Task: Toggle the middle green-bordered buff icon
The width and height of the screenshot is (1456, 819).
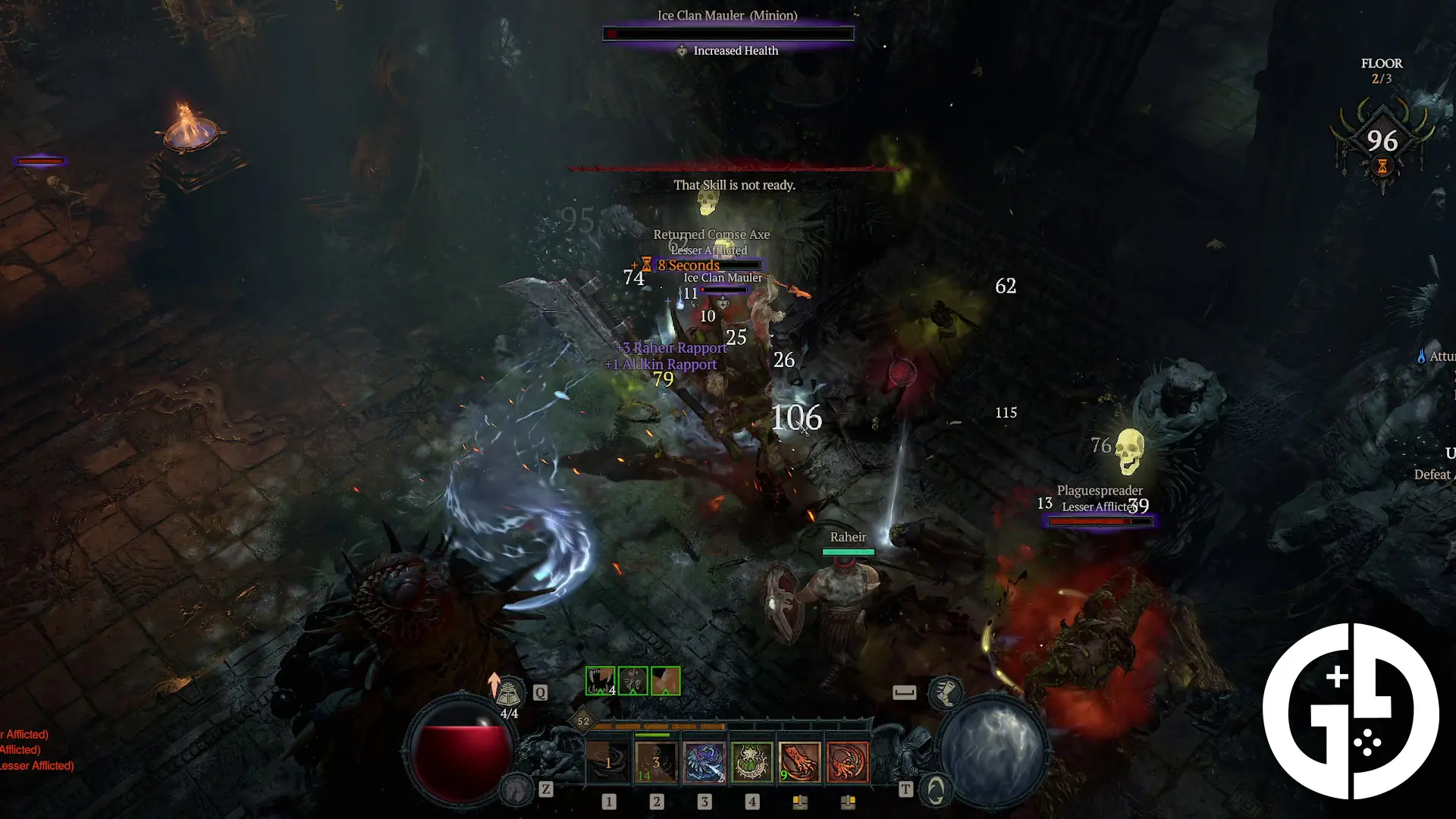Action: pos(632,681)
